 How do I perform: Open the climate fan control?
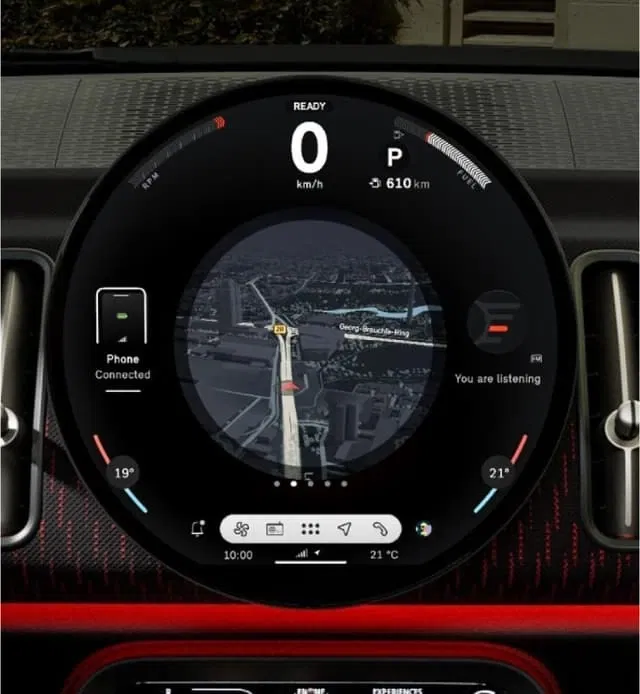[240, 529]
